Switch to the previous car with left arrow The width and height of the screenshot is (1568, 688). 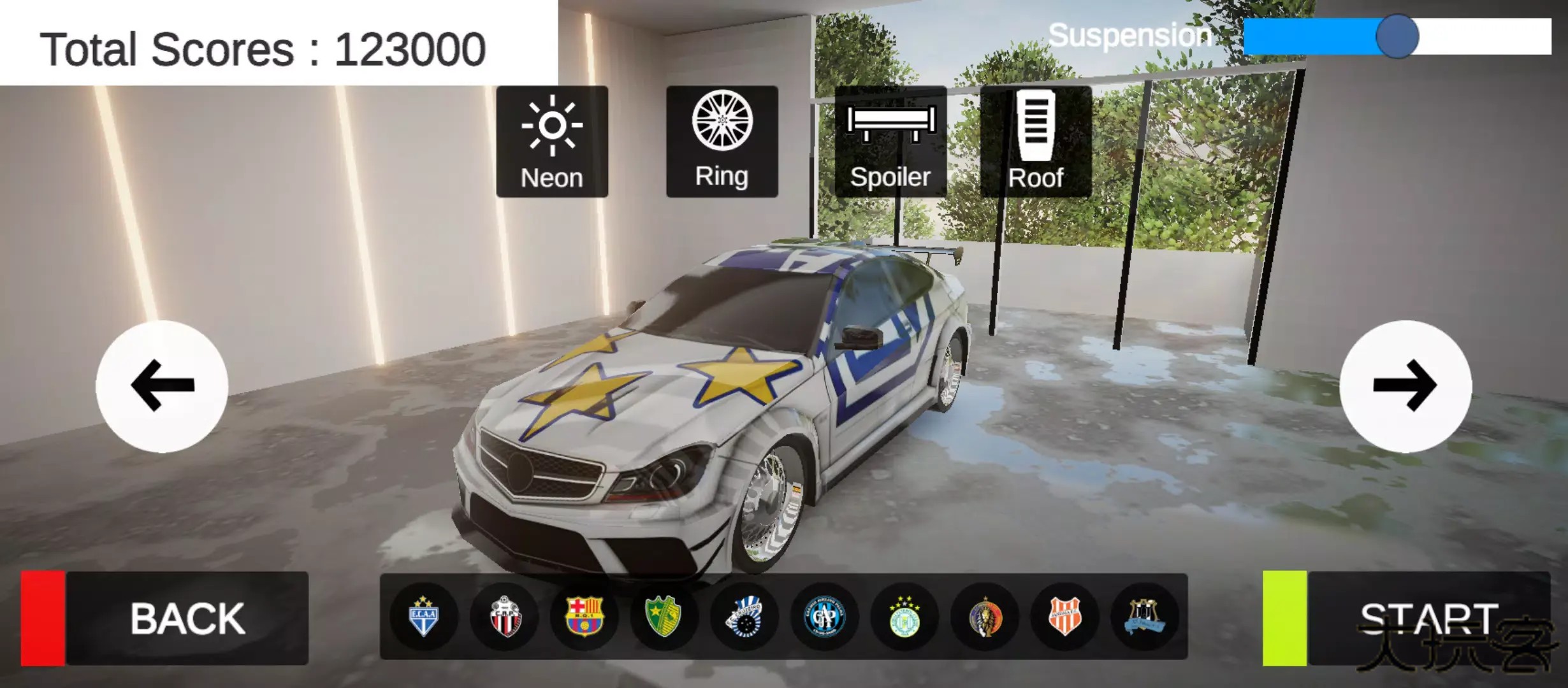click(161, 385)
